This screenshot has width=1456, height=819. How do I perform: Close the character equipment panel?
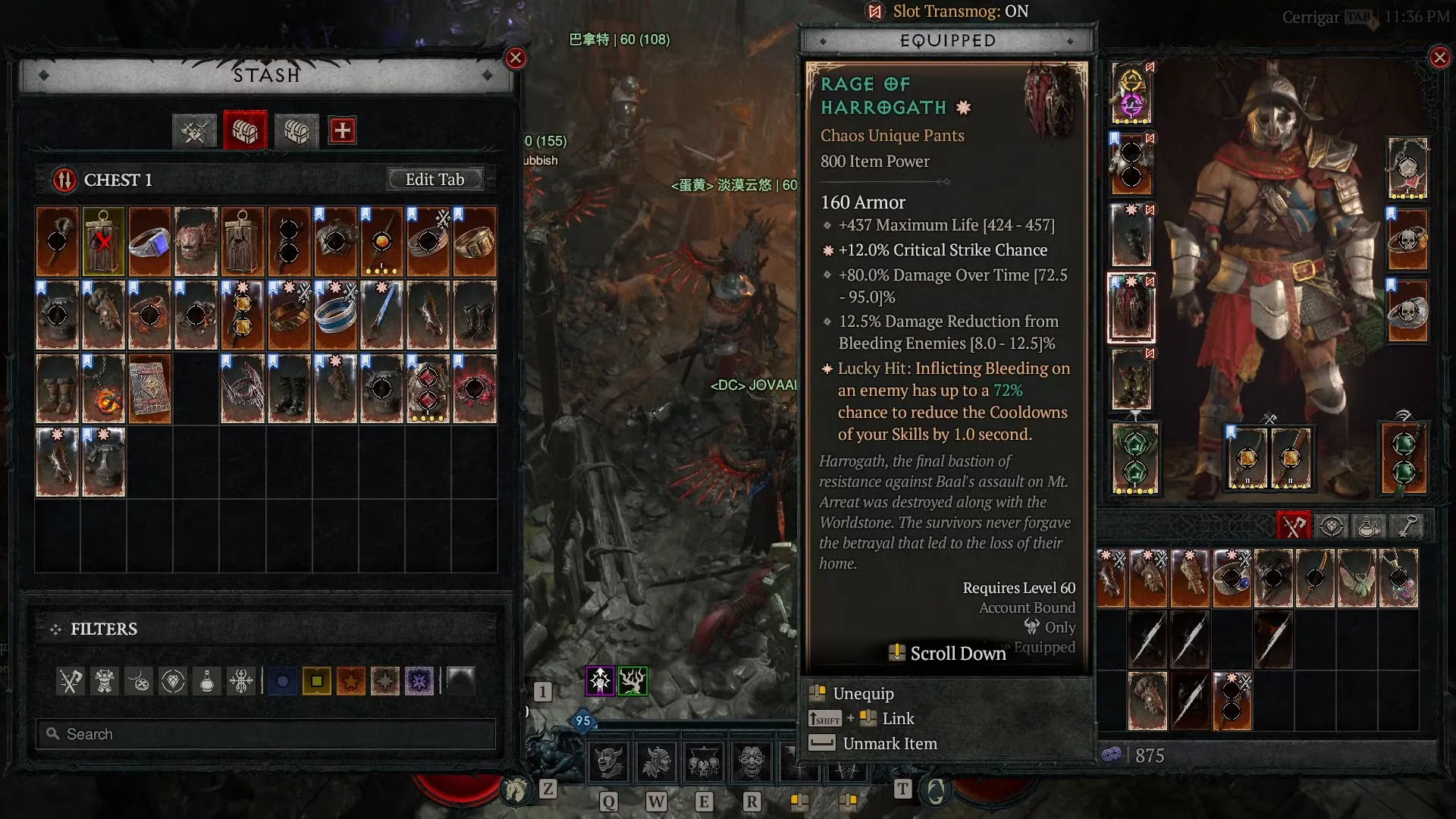point(1439,58)
